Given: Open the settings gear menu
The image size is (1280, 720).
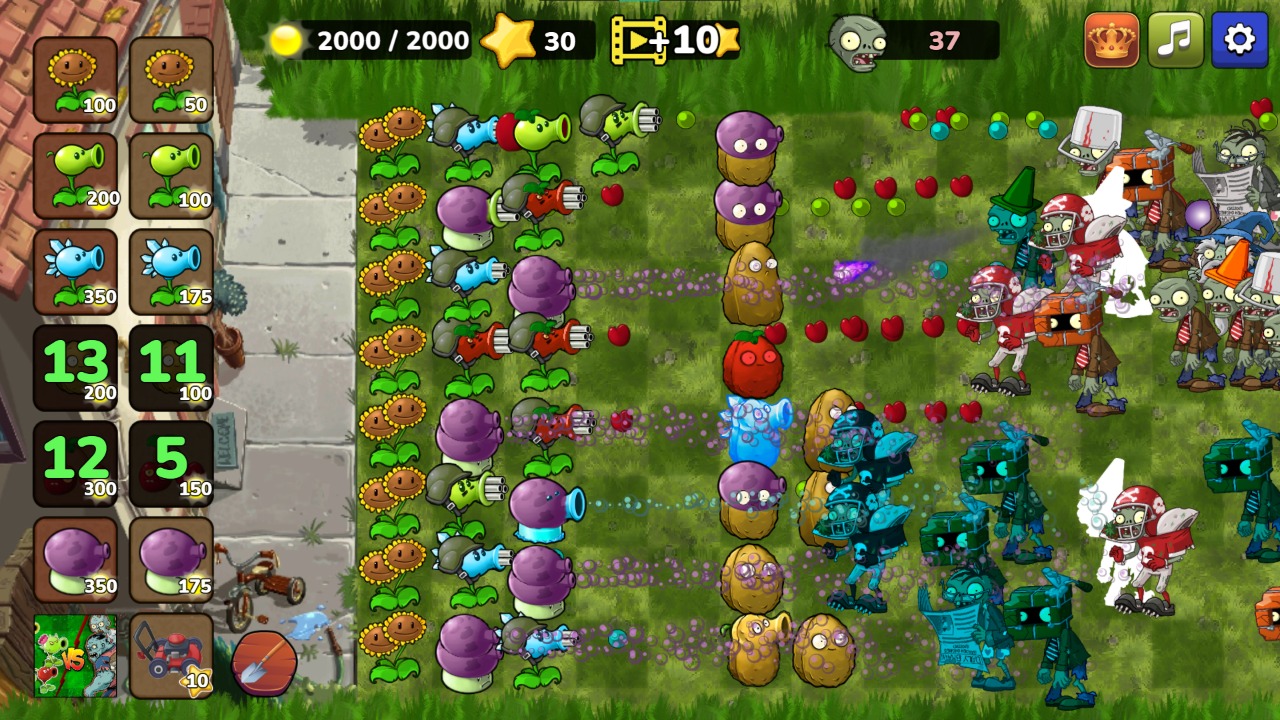Looking at the screenshot, I should (x=1239, y=40).
